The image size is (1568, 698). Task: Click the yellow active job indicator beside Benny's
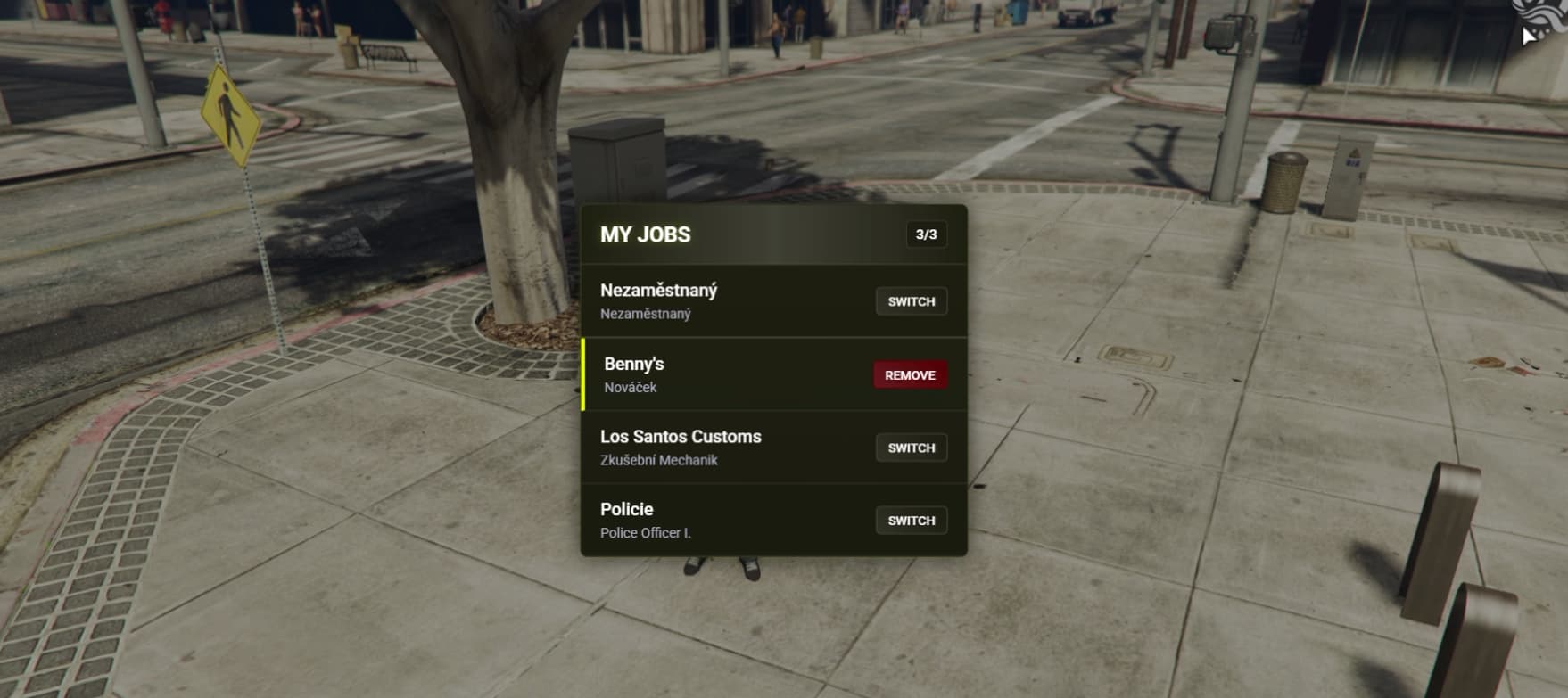(x=584, y=374)
